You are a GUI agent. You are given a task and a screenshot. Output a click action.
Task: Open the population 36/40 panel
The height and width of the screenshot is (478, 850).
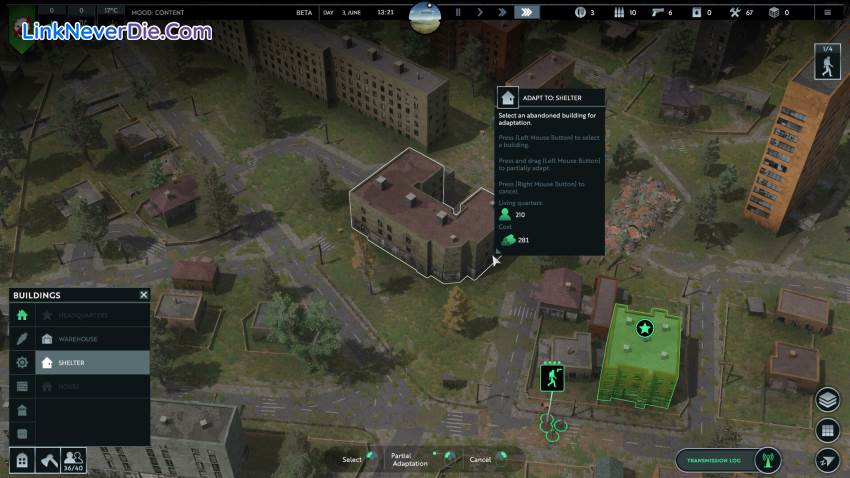pyautogui.click(x=75, y=459)
